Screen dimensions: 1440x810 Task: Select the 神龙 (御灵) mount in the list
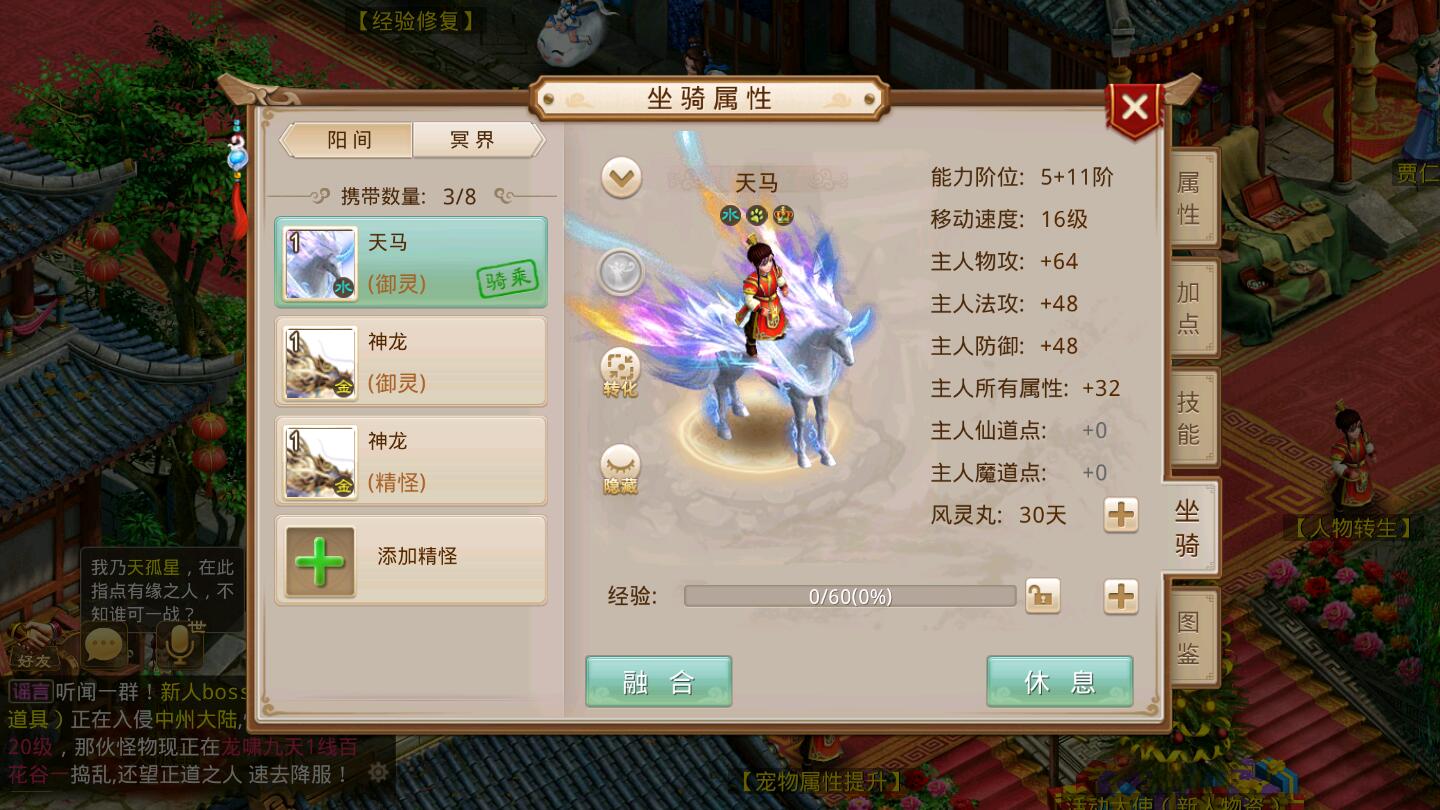(x=411, y=362)
